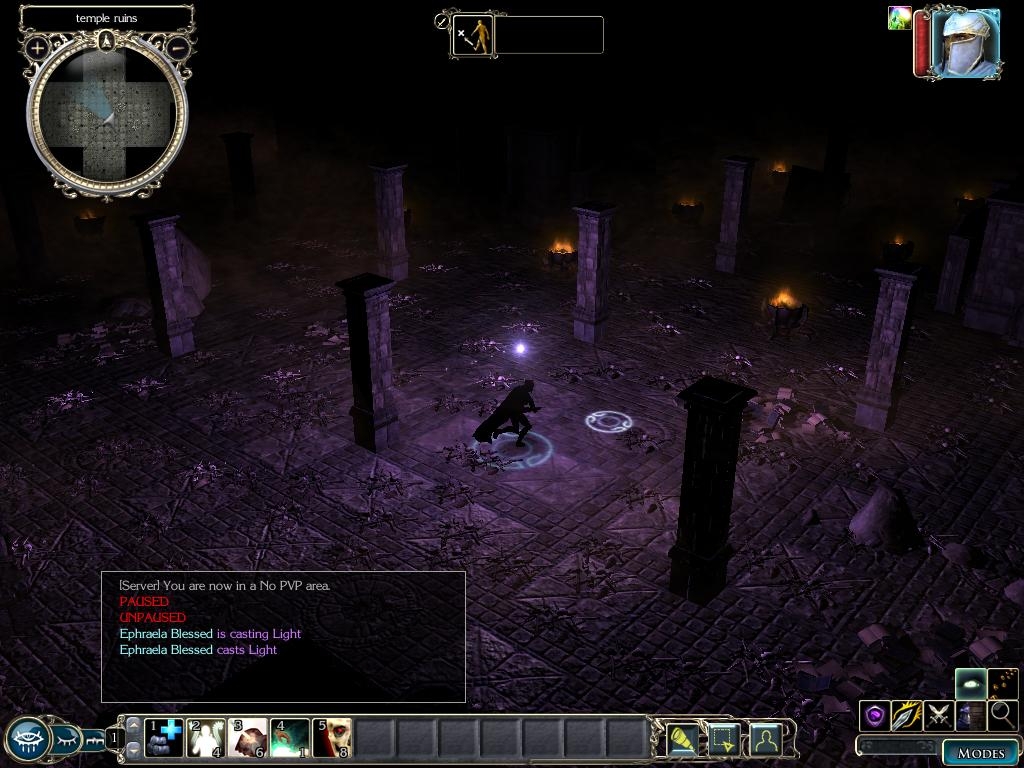The height and width of the screenshot is (768, 1024).
Task: Cast hotbar slot 5 red-eyed skull spell
Action: pyautogui.click(x=332, y=737)
